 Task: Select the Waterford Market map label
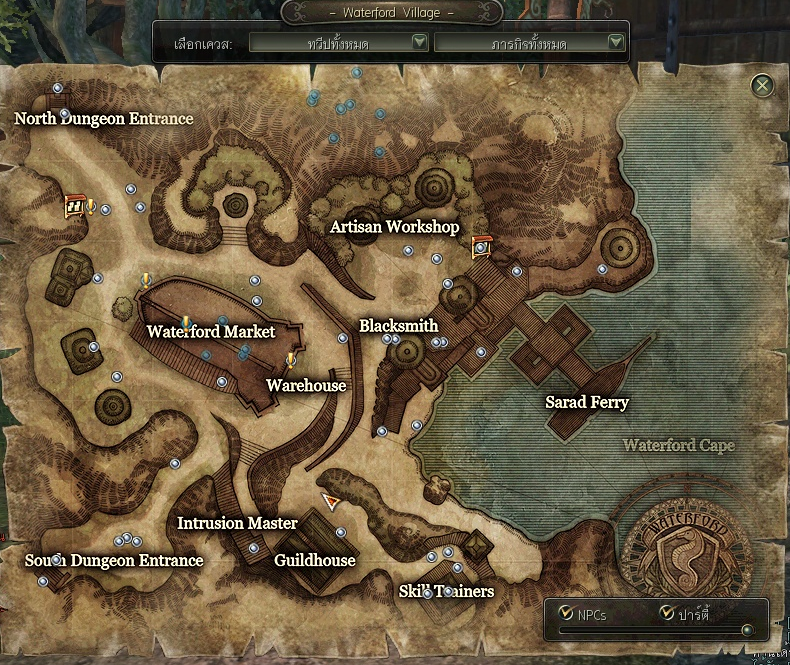point(210,331)
